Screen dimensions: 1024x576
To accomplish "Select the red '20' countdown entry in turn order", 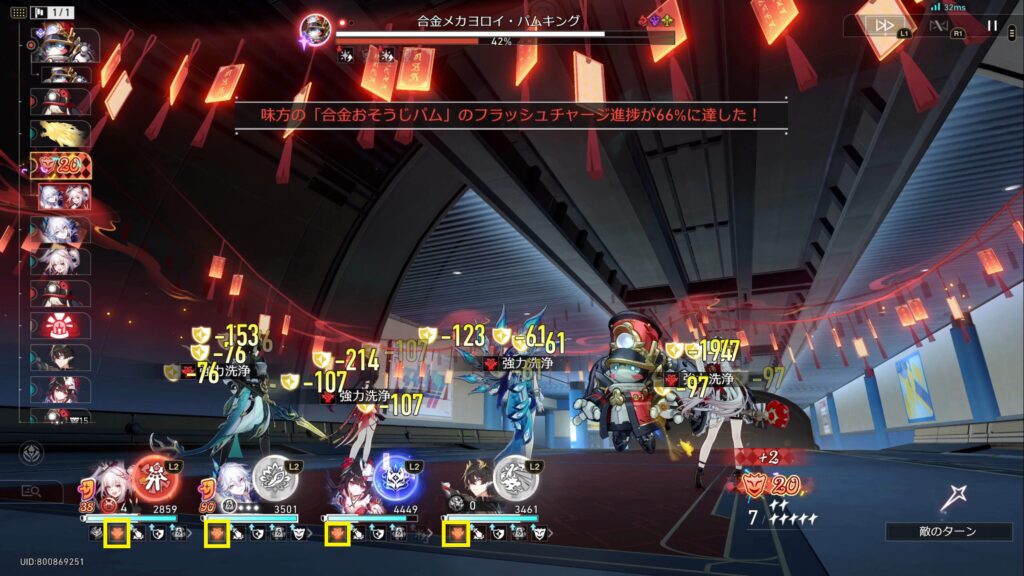I will tap(62, 165).
